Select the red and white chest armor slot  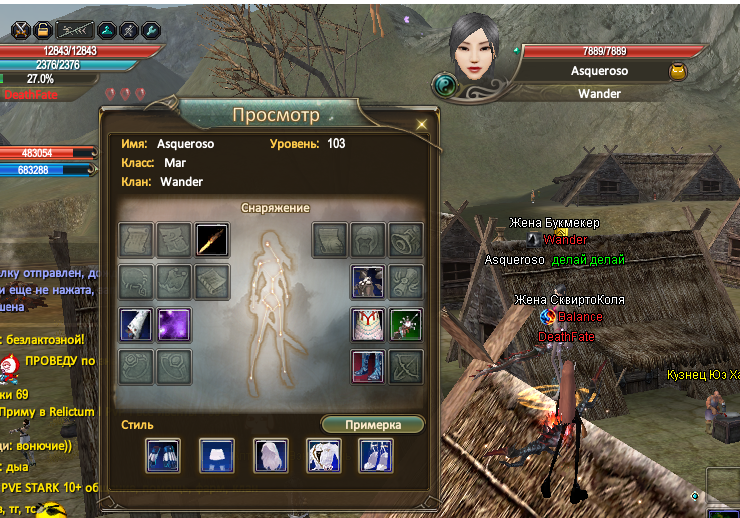tap(368, 325)
